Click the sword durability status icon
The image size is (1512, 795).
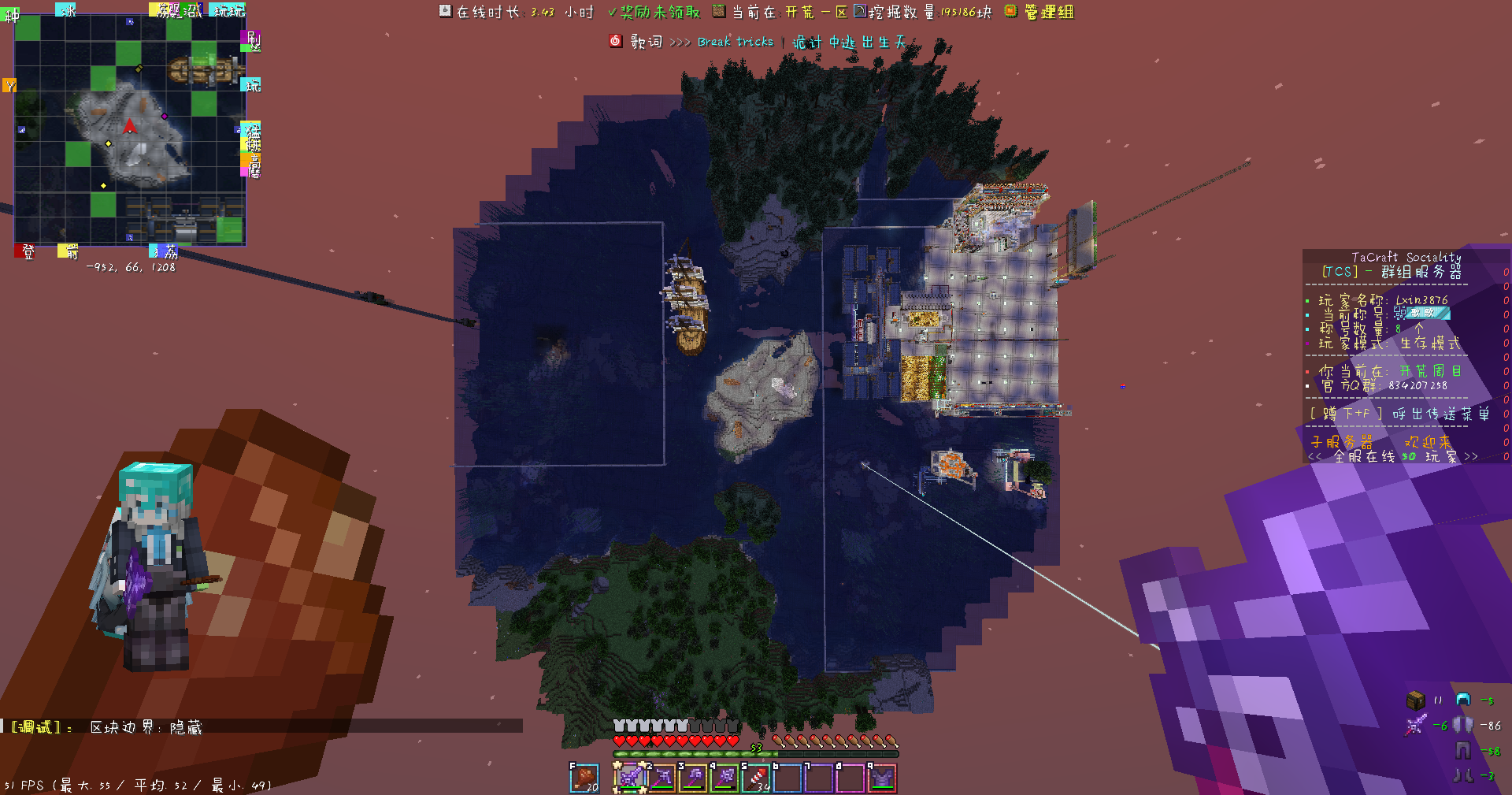(x=1415, y=725)
